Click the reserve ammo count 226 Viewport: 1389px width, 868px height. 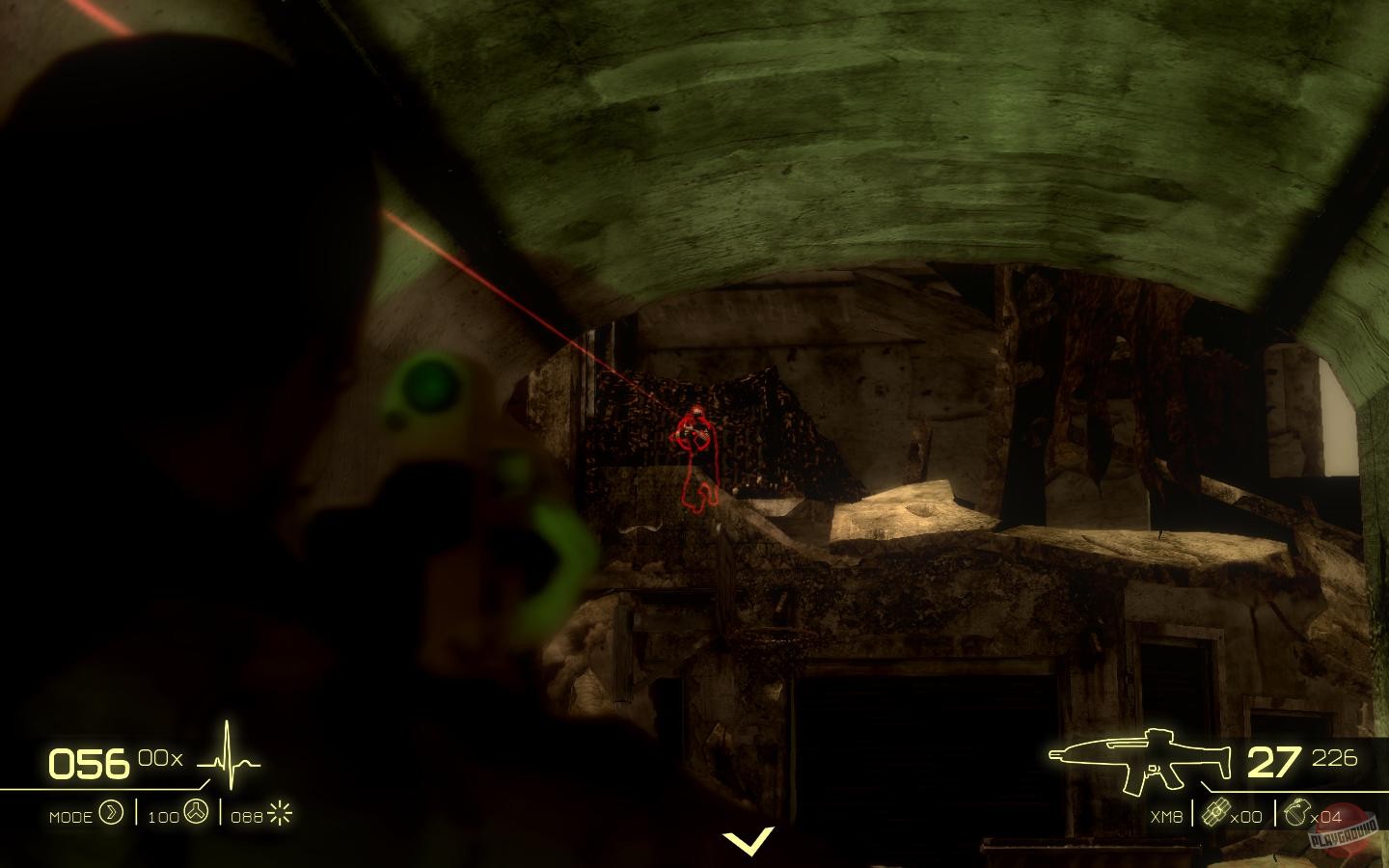tap(1334, 759)
